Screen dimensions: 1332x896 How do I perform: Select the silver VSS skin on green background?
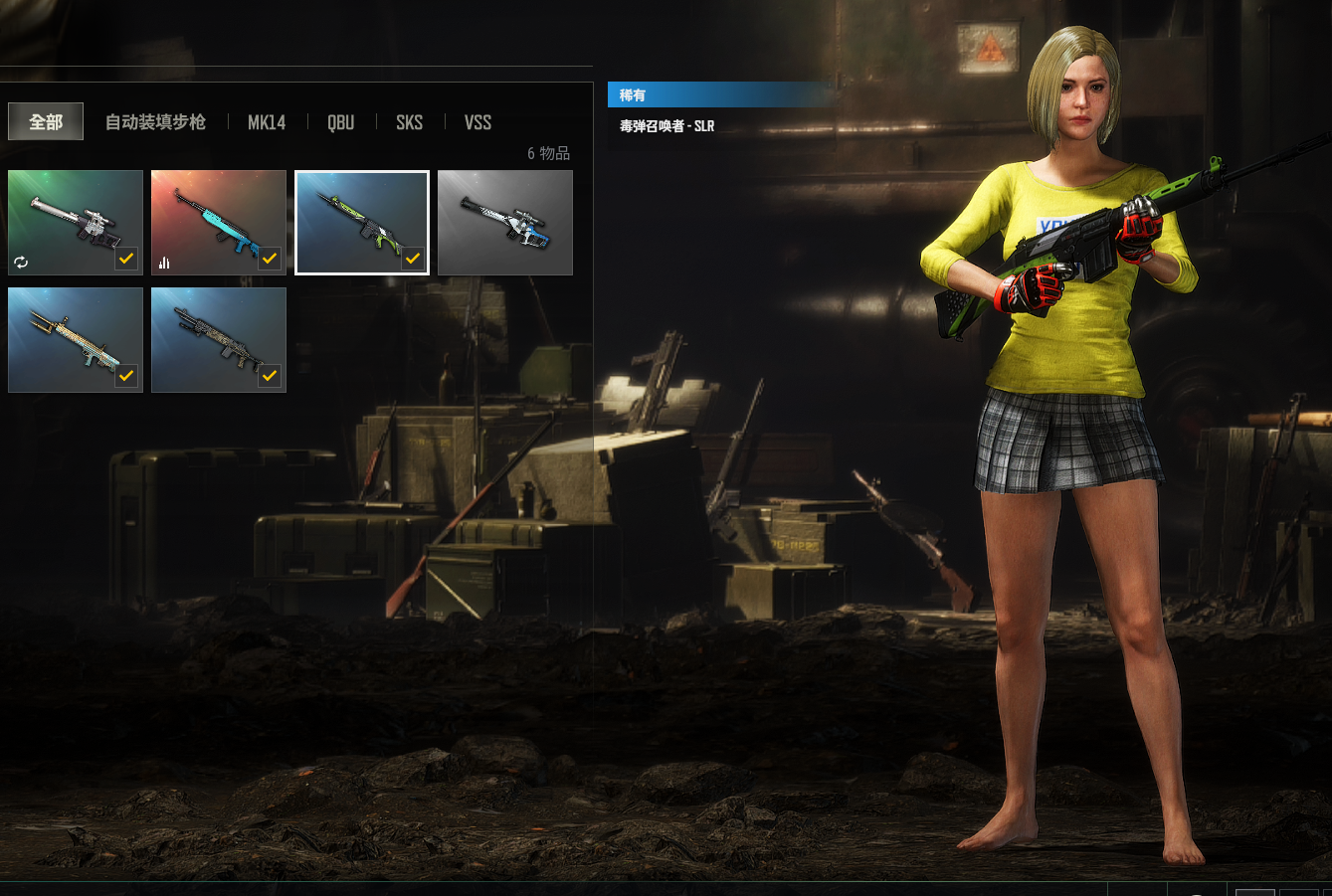point(76,223)
